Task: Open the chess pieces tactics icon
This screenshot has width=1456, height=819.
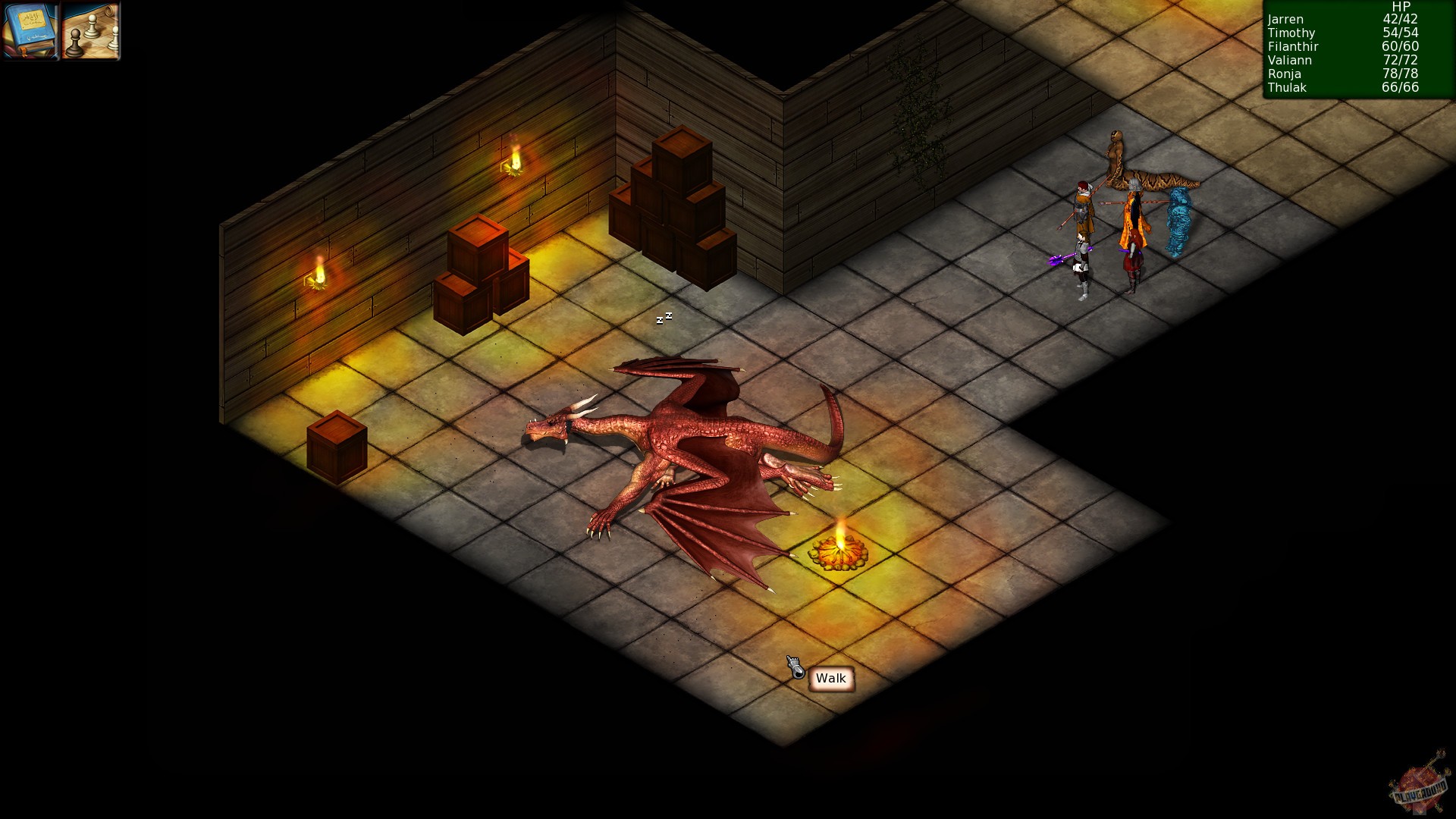Action: pos(89,32)
